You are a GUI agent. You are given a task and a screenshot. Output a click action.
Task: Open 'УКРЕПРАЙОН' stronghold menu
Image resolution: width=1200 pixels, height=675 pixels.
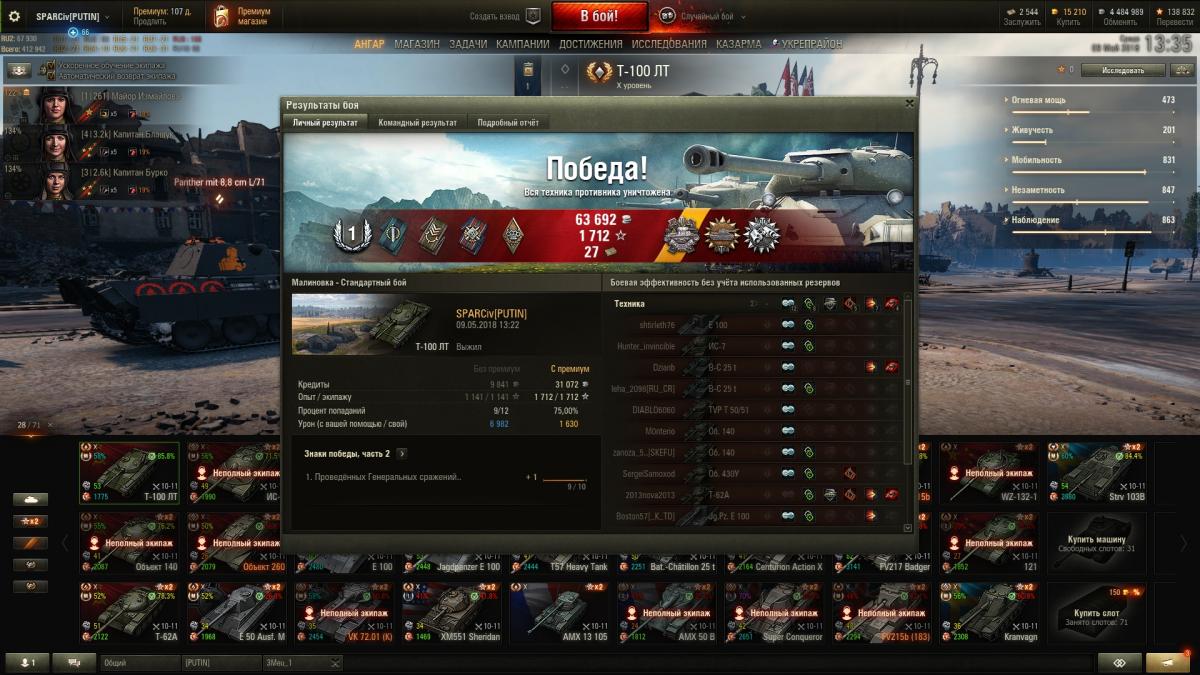(x=809, y=44)
